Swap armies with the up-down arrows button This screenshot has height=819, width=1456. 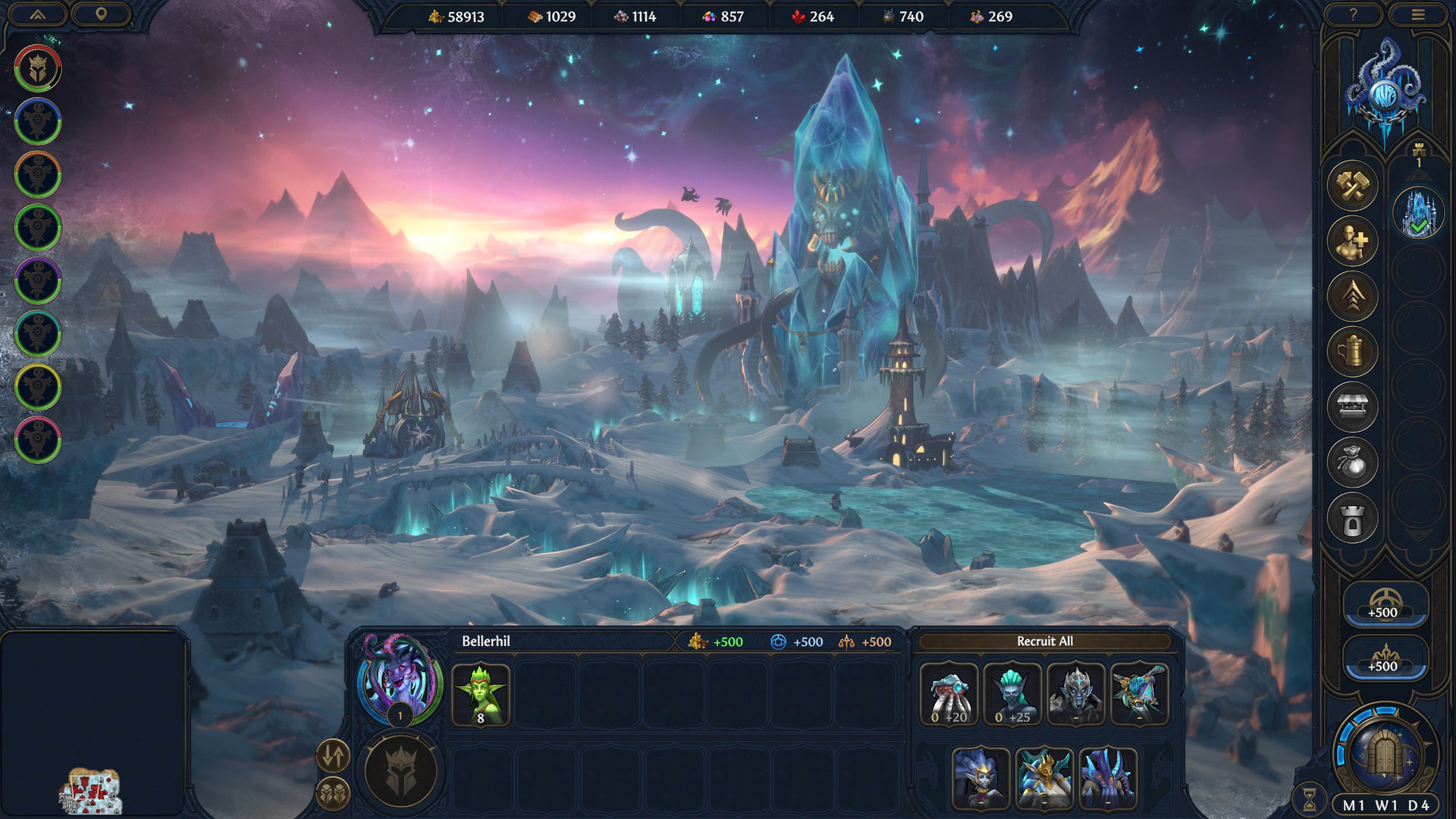[x=332, y=755]
